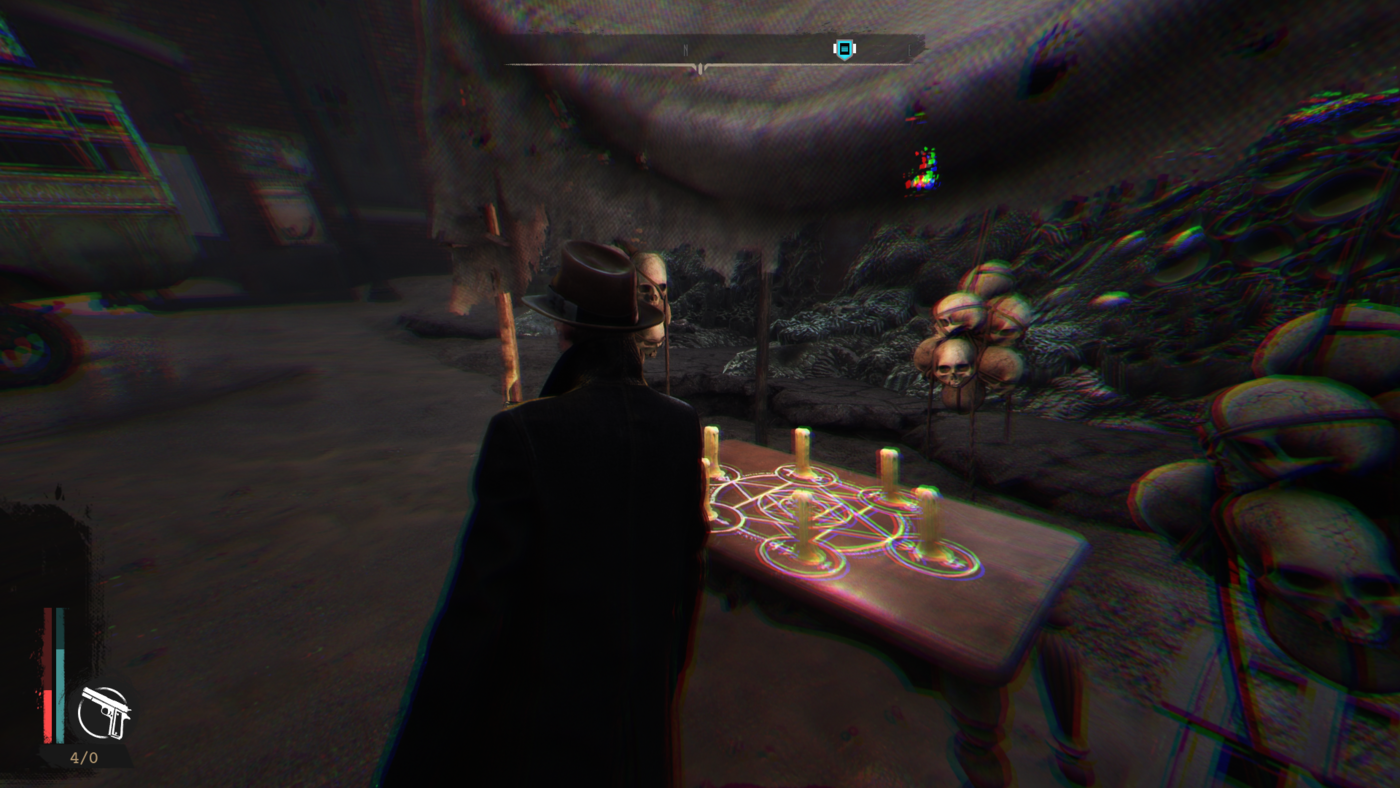Image resolution: width=1400 pixels, height=788 pixels.
Task: Click the blue objective marker on compass
Action: (845, 49)
